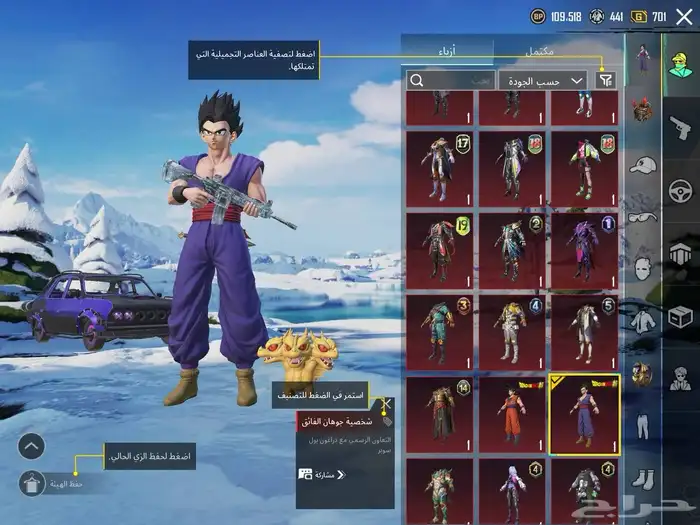This screenshot has width=700, height=525.
Task: Select the equipped purple Gohan outfit tile
Action: [x=584, y=413]
